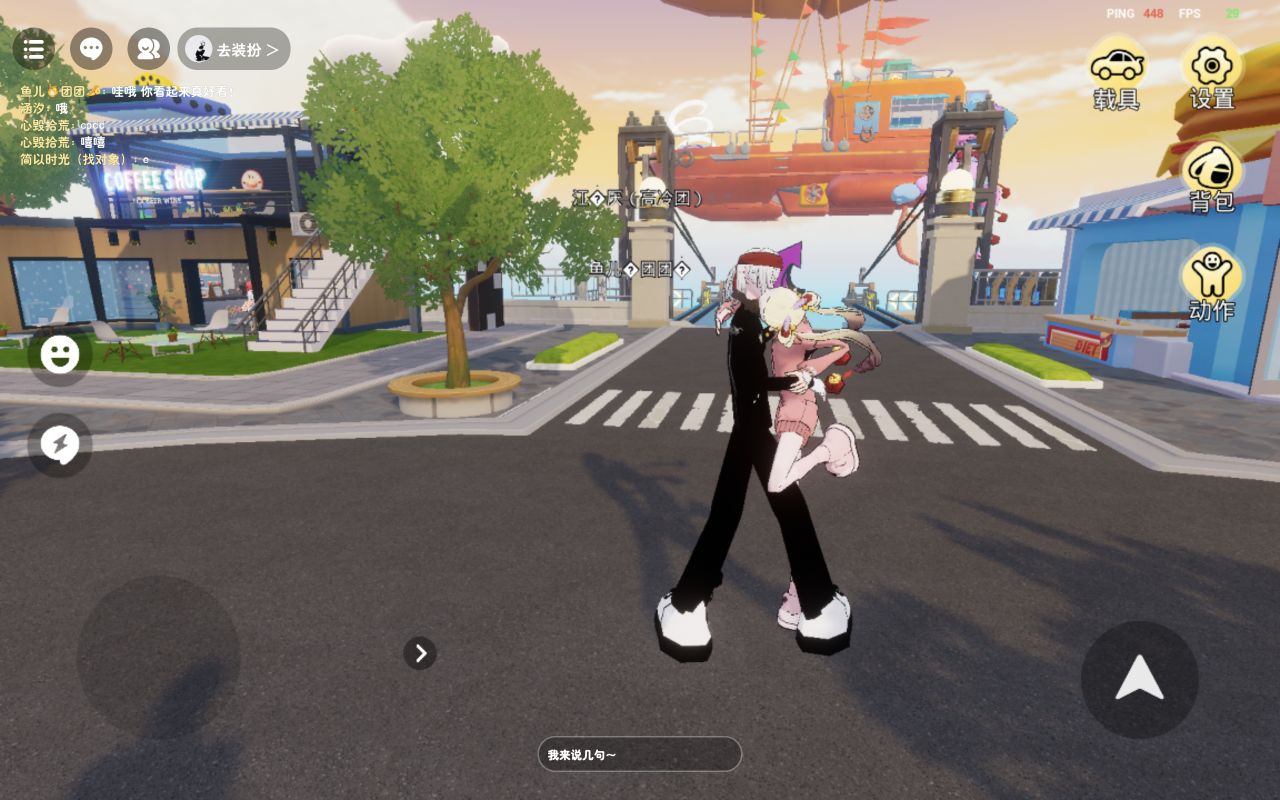Open the 动作 actions menu

[1212, 284]
